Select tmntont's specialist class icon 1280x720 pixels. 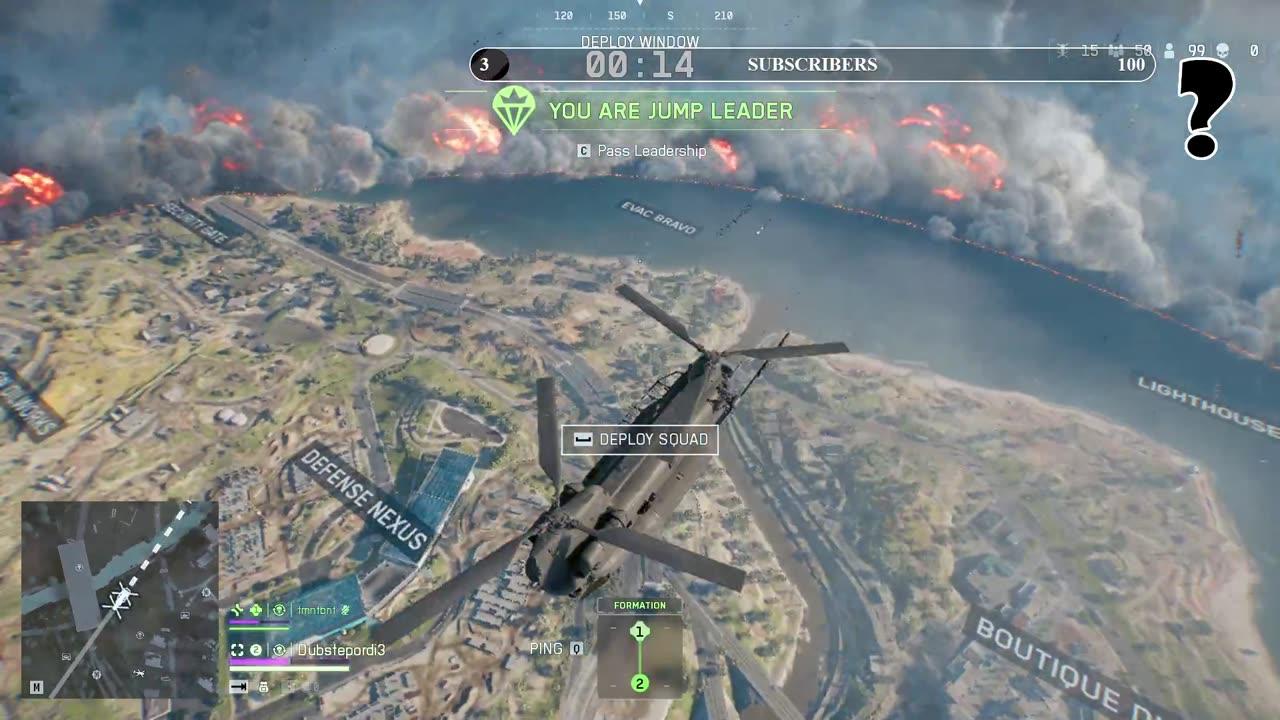[279, 610]
